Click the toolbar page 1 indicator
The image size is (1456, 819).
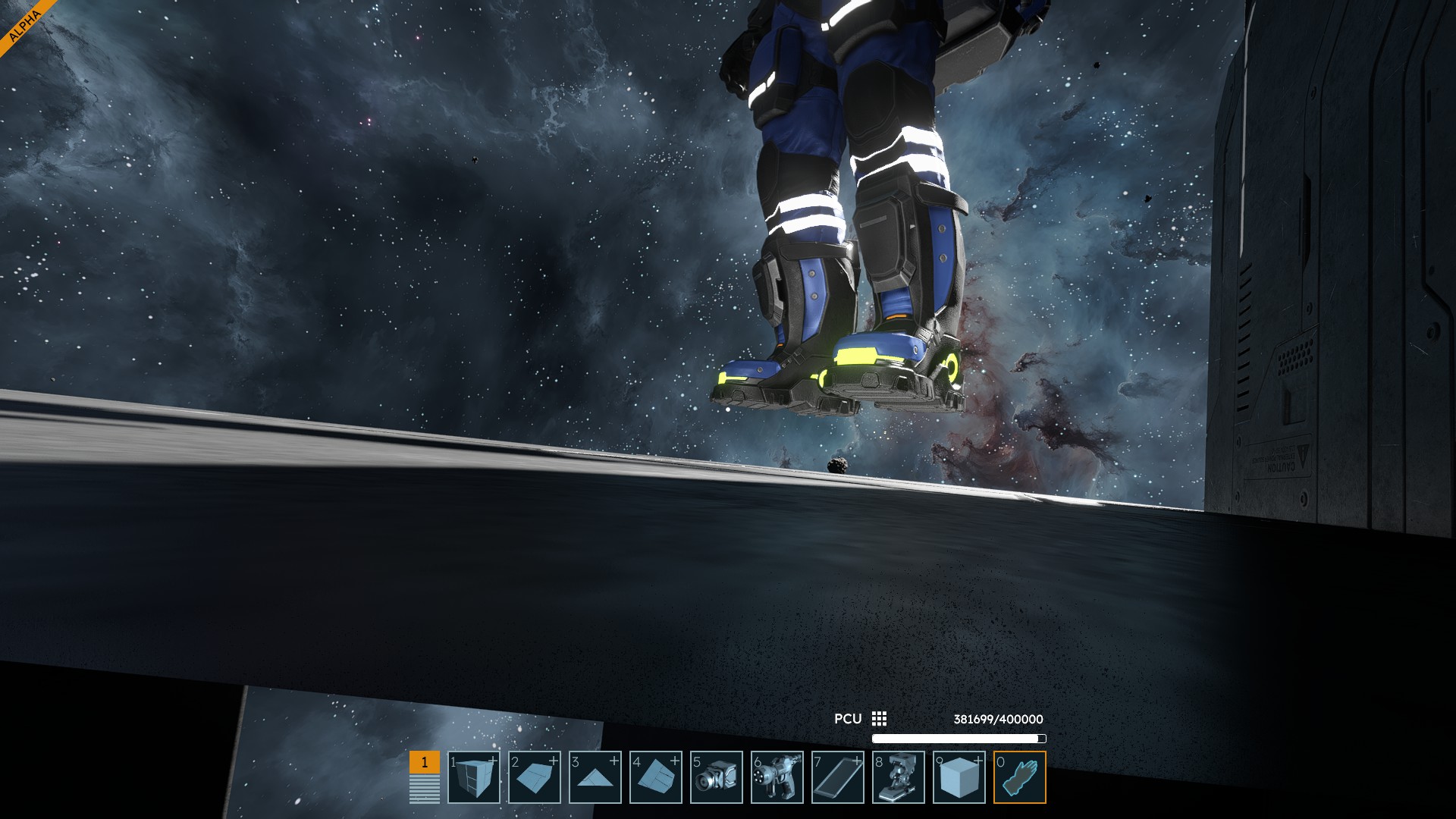[x=425, y=763]
